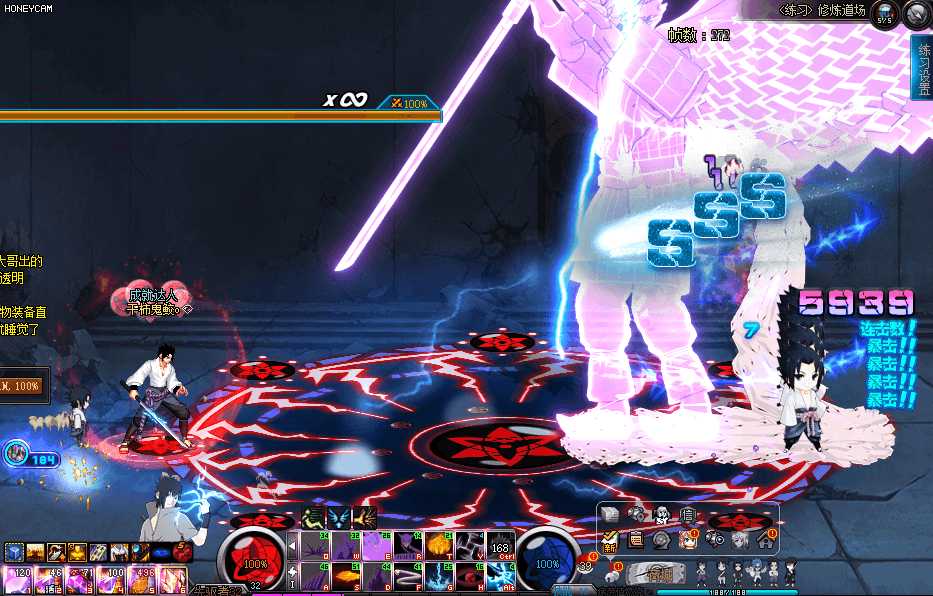The image size is (933, 596).
Task: Activate the snake skill bound to F
Action: [408, 577]
